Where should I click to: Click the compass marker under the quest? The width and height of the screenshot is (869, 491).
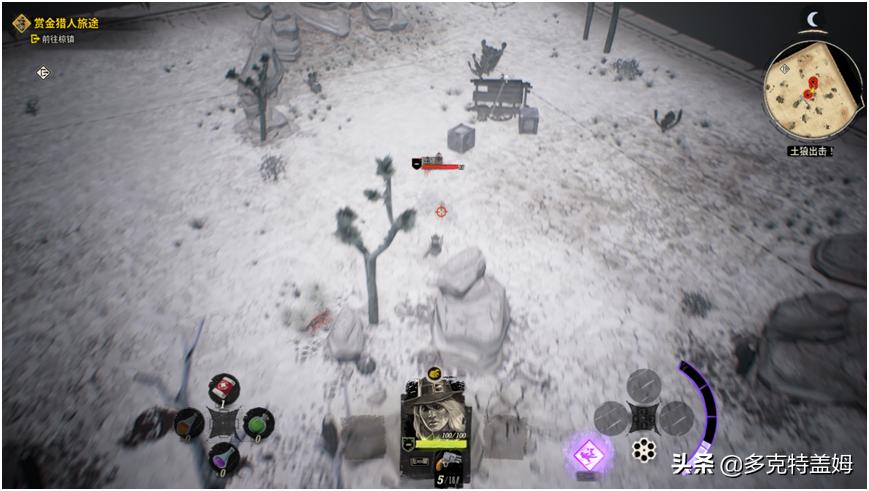43,72
